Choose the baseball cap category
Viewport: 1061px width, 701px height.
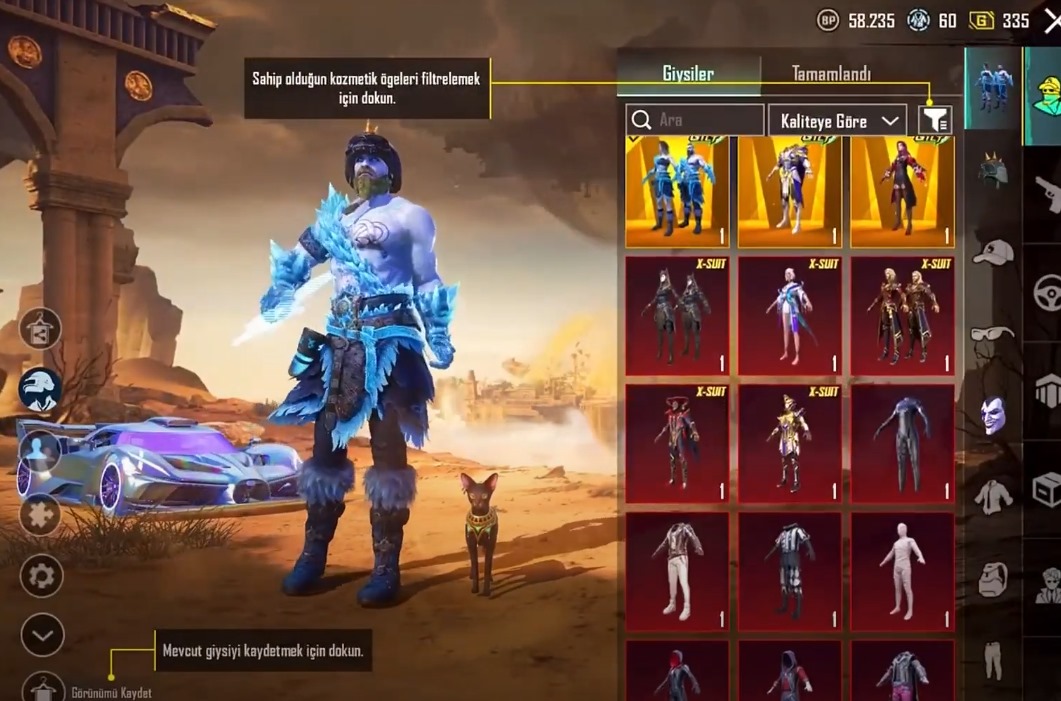[992, 251]
